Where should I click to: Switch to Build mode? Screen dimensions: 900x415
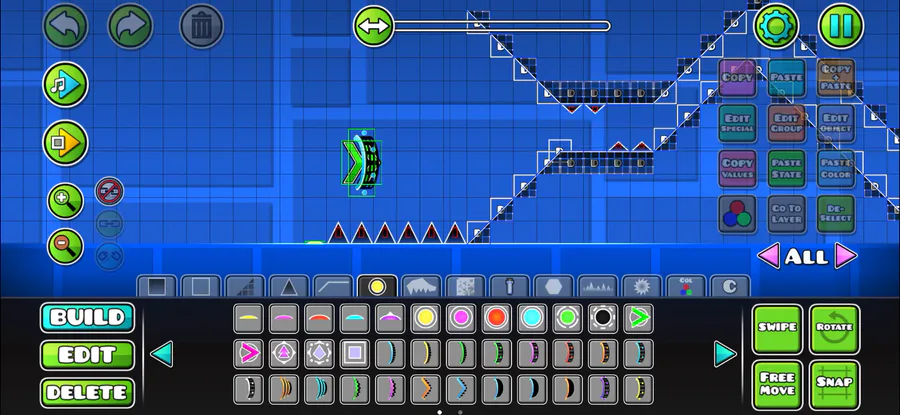87,318
